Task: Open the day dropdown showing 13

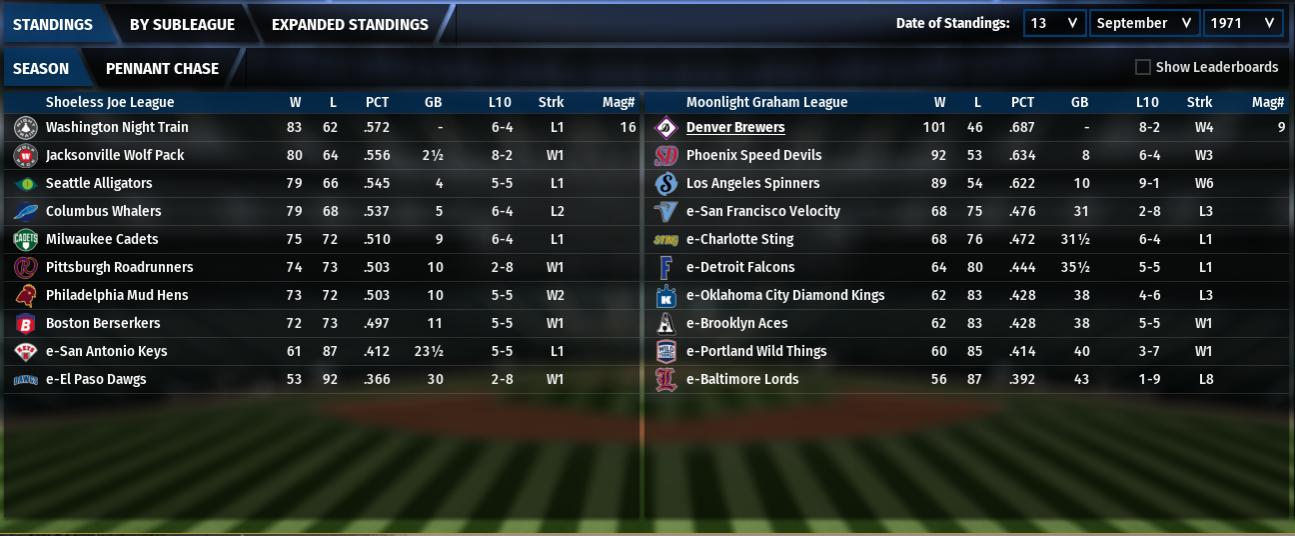Action: [1053, 23]
